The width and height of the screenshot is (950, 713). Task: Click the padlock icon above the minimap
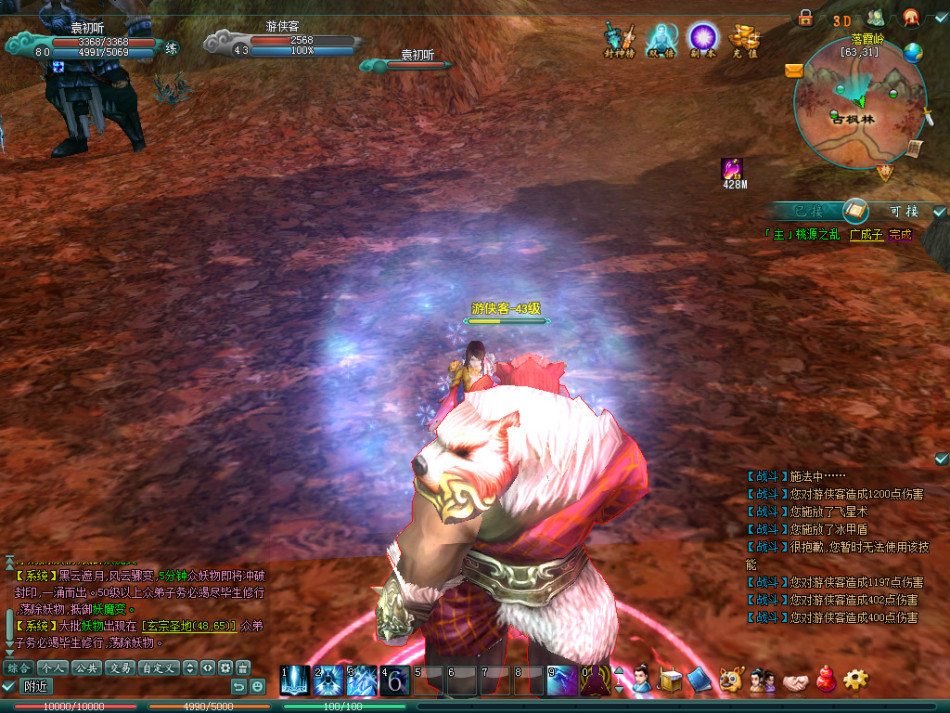[x=805, y=18]
